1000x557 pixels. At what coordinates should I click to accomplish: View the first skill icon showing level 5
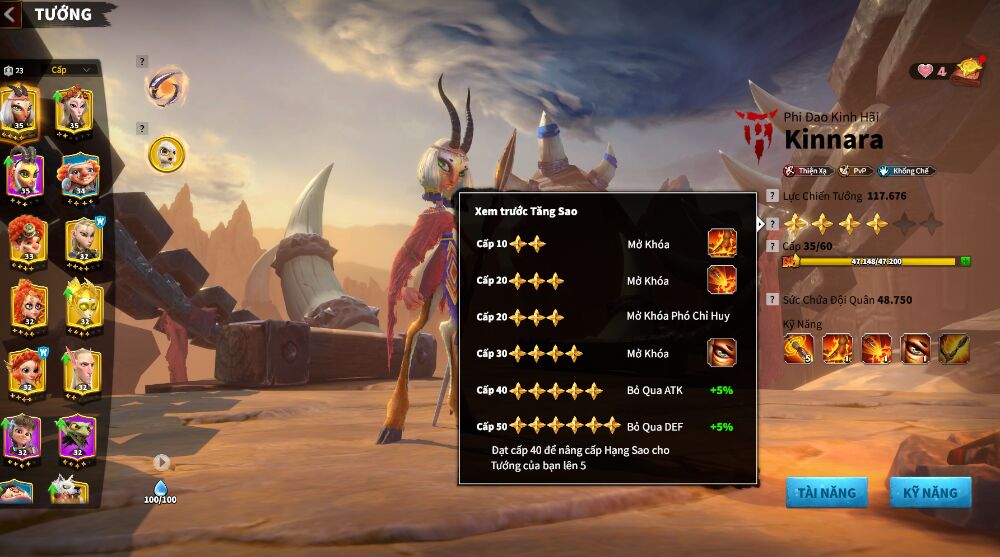[798, 348]
